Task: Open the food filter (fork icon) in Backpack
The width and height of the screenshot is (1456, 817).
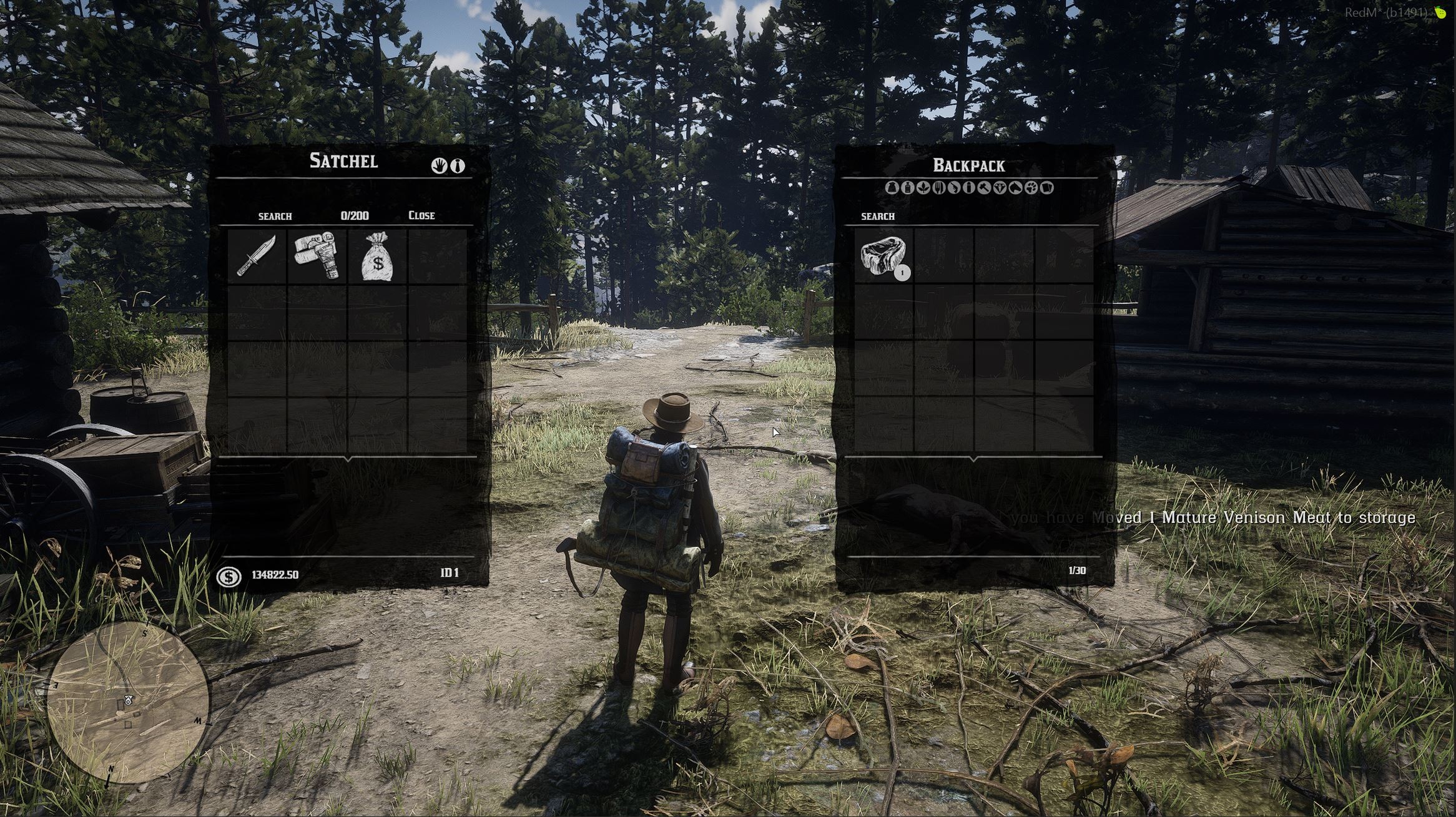Action: coord(939,187)
